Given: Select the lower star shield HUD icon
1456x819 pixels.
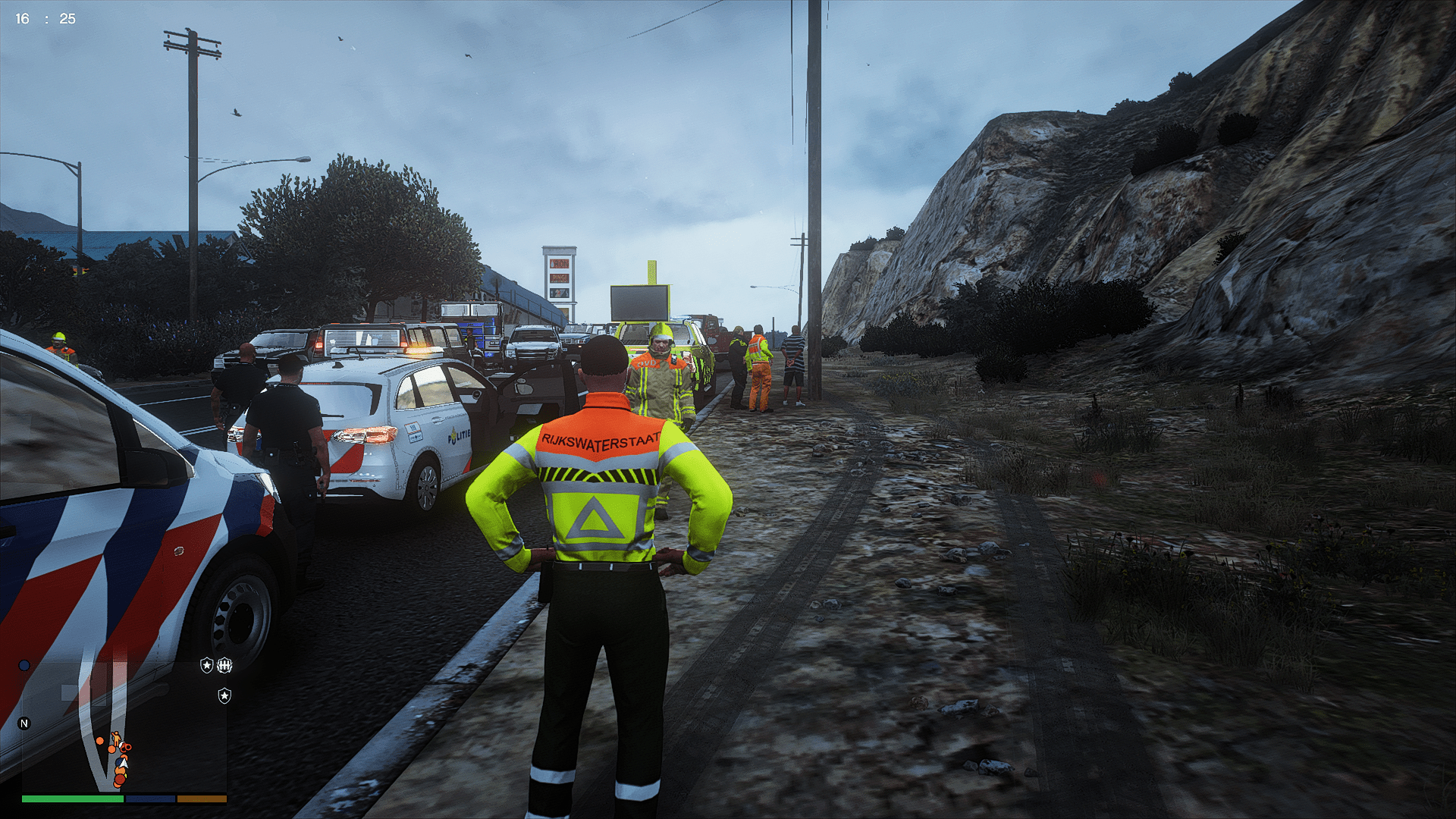Looking at the screenshot, I should (x=224, y=696).
